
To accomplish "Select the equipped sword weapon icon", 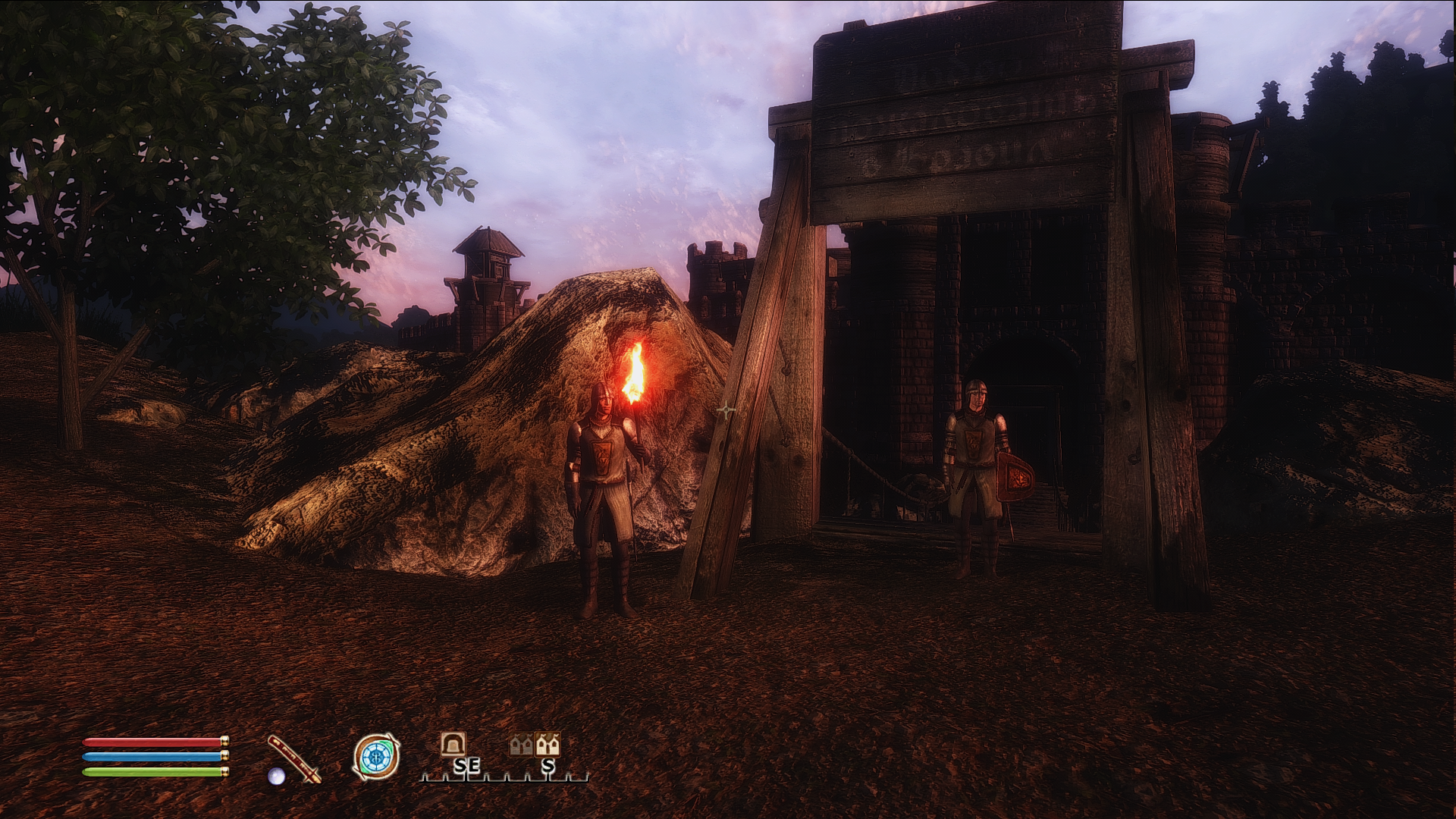I will [294, 758].
